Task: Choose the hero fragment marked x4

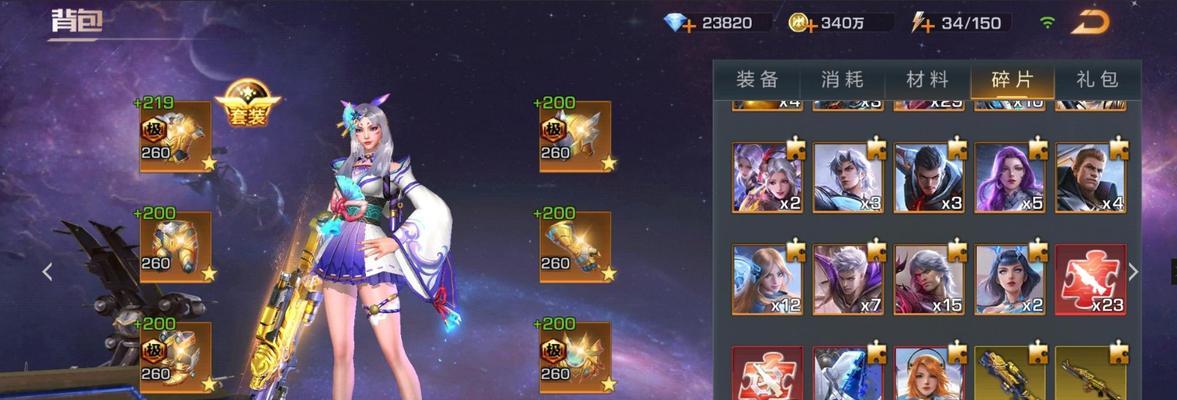Action: click(1091, 177)
